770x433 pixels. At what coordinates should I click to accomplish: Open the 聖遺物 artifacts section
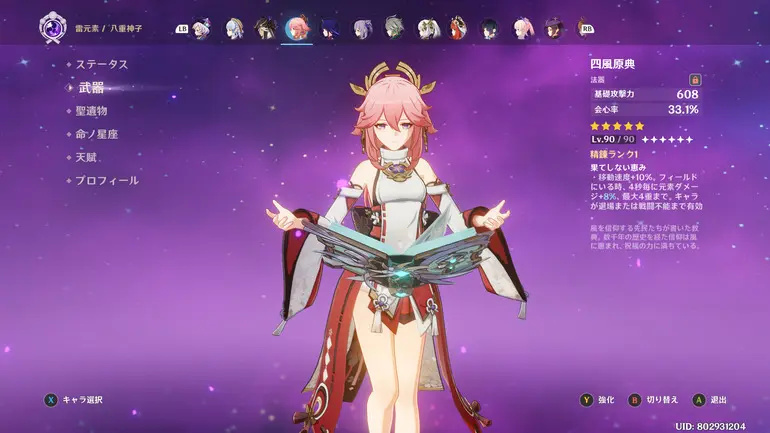(x=91, y=111)
